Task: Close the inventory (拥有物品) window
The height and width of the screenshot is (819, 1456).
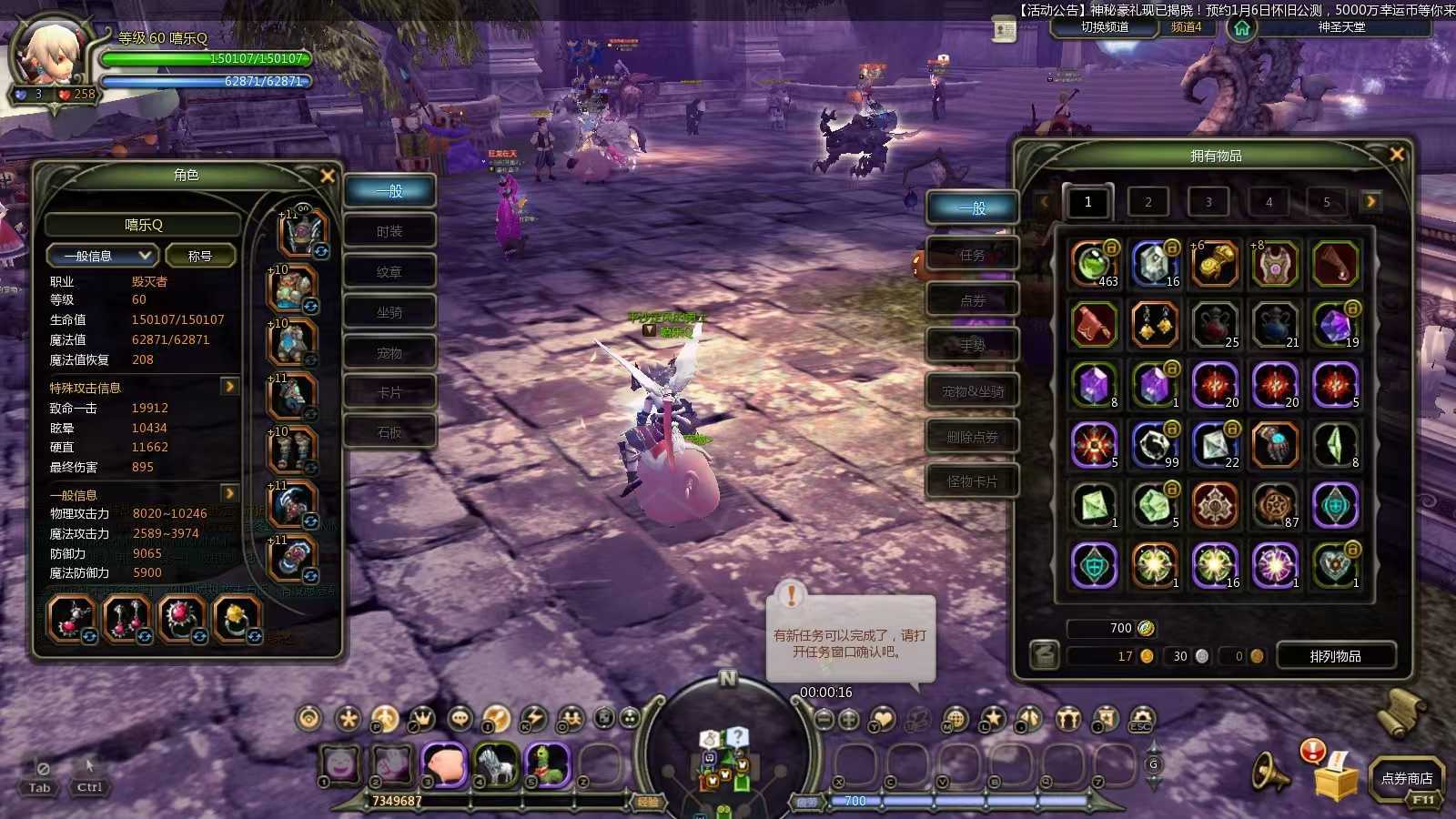Action: [1397, 155]
